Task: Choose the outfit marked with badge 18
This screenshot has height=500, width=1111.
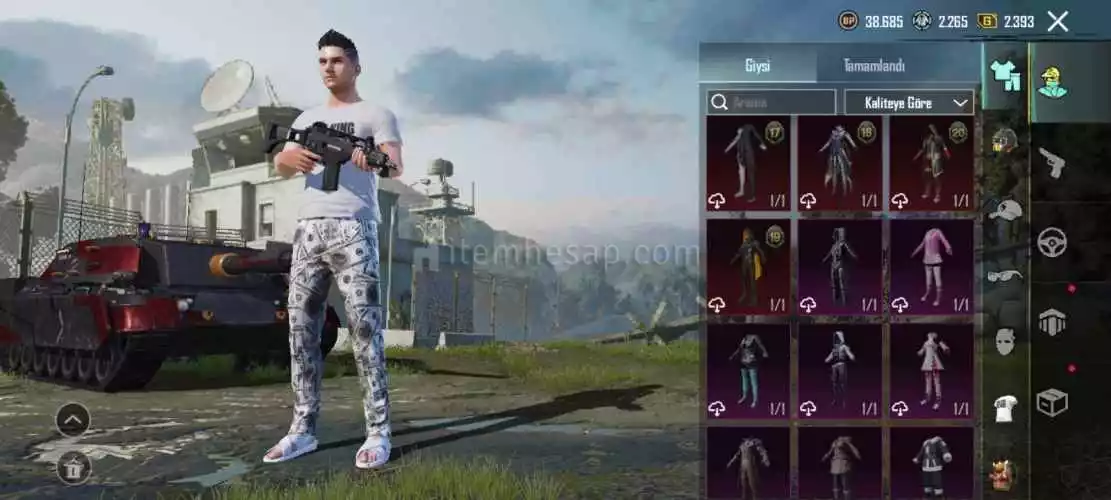Action: (840, 163)
